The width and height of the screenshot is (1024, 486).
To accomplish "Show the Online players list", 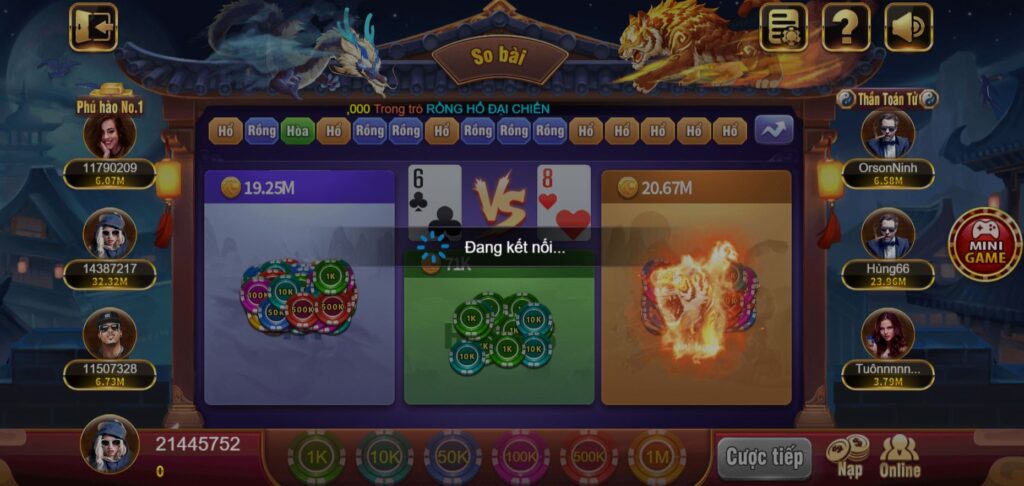I will pyautogui.click(x=900, y=456).
